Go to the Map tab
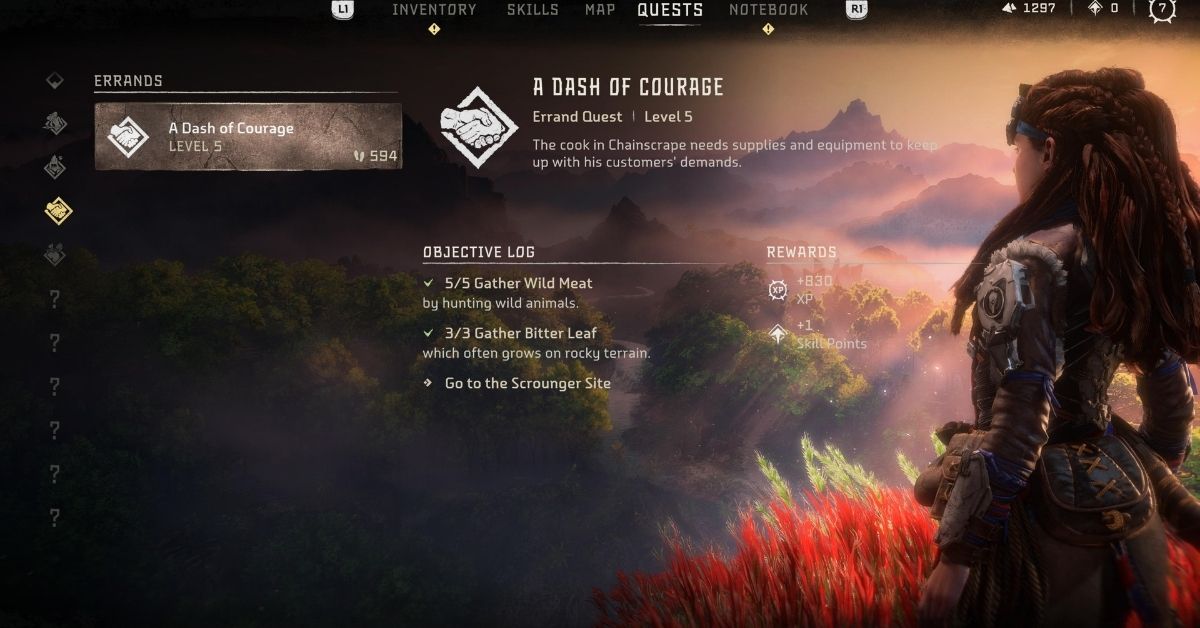The height and width of the screenshot is (628, 1200). (x=600, y=10)
